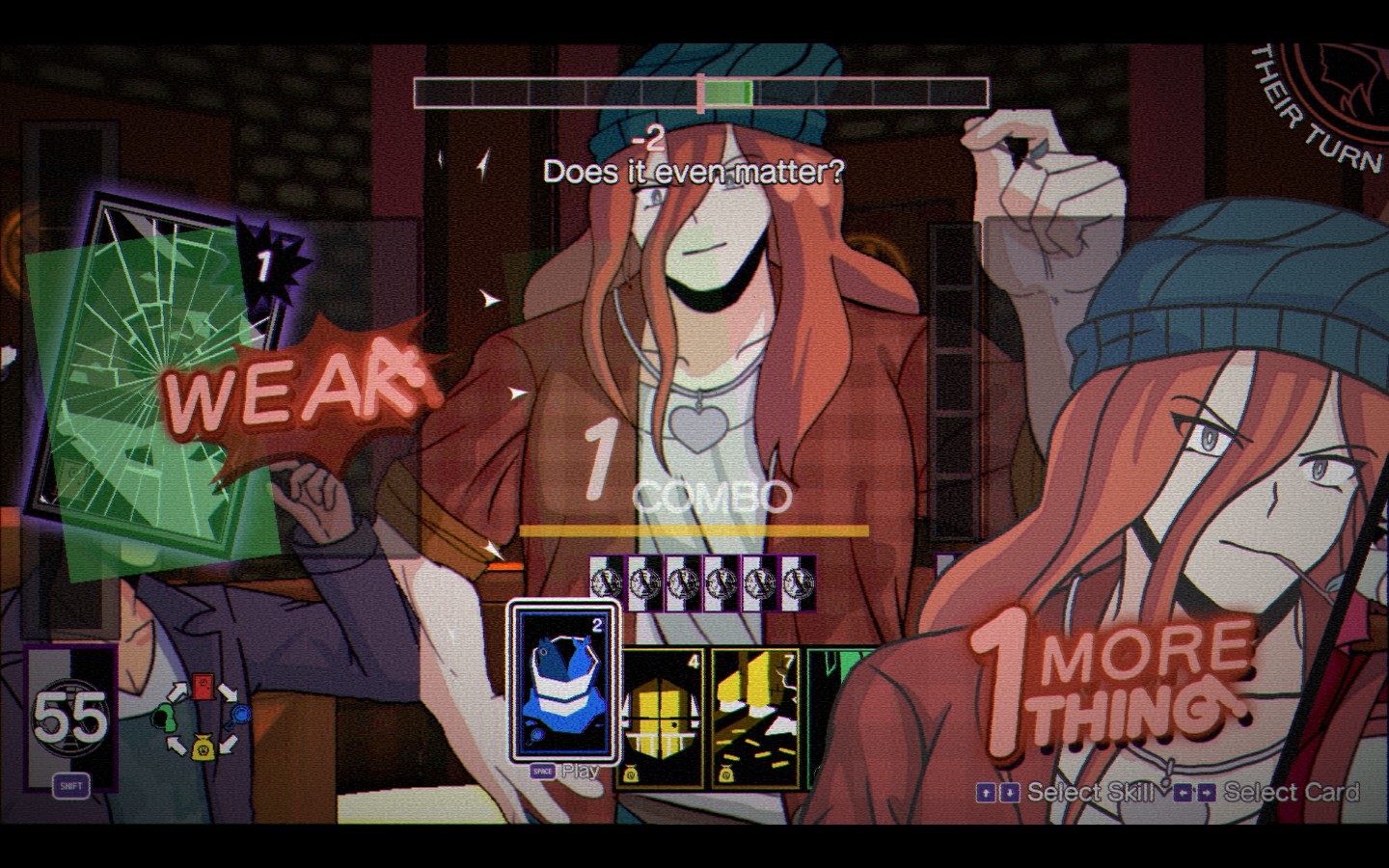Click Play to use the blue backpack card
1389x868 pixels.
pos(580,772)
